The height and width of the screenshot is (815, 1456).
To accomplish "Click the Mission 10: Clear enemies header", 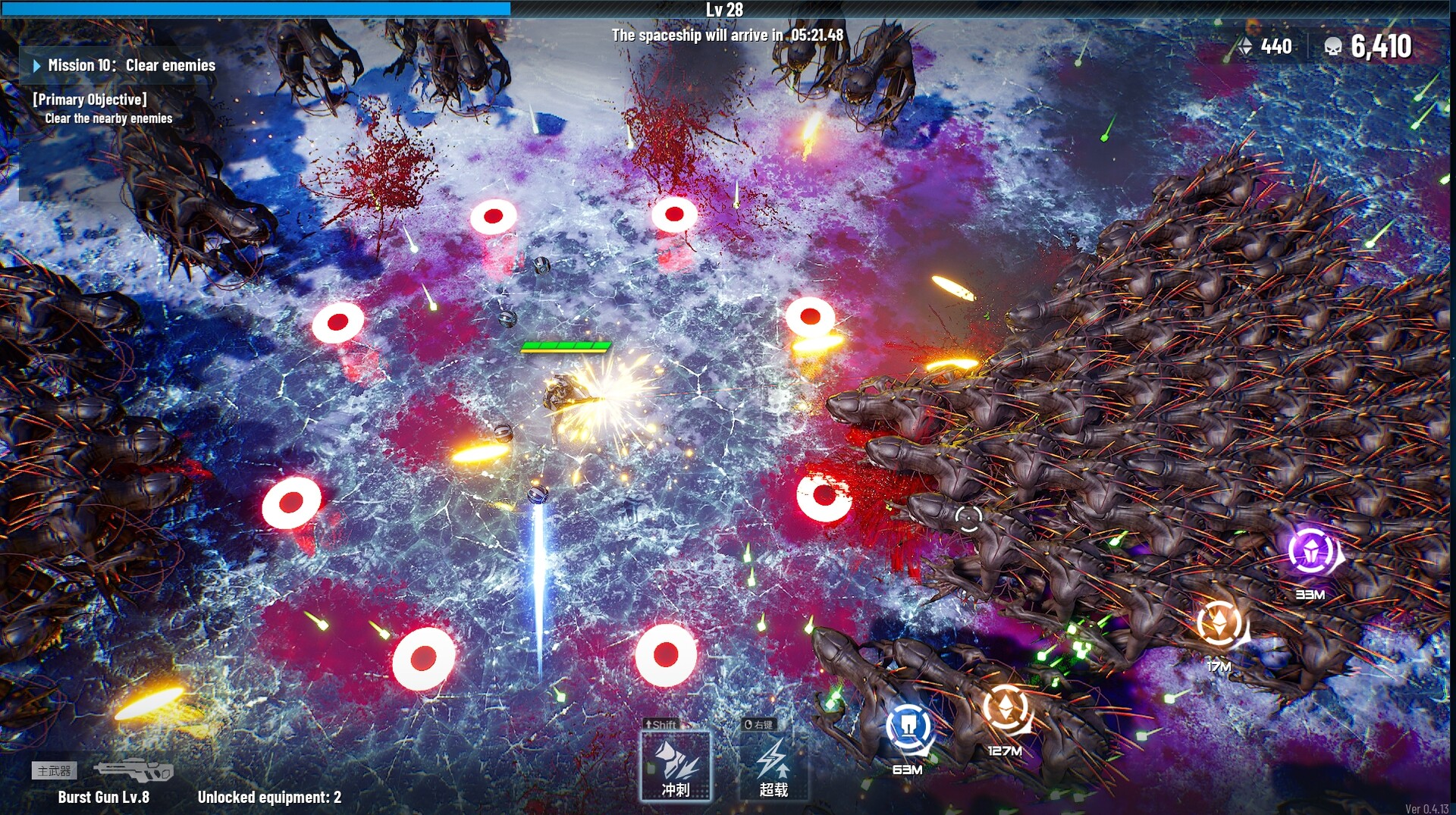I will click(131, 65).
